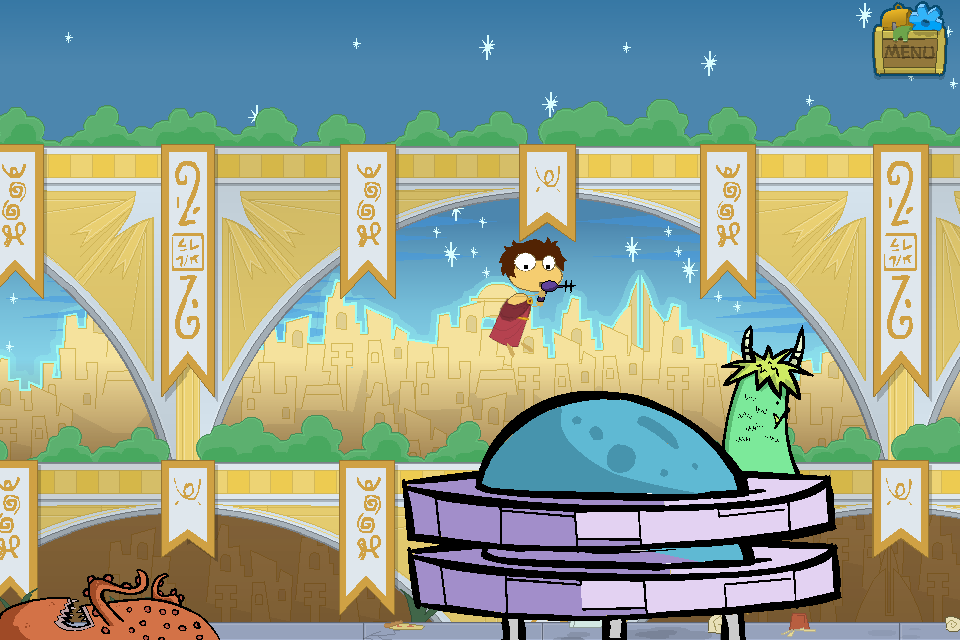Open the MENU treasure chest
Viewport: 960px width, 640px height.
[x=909, y=45]
